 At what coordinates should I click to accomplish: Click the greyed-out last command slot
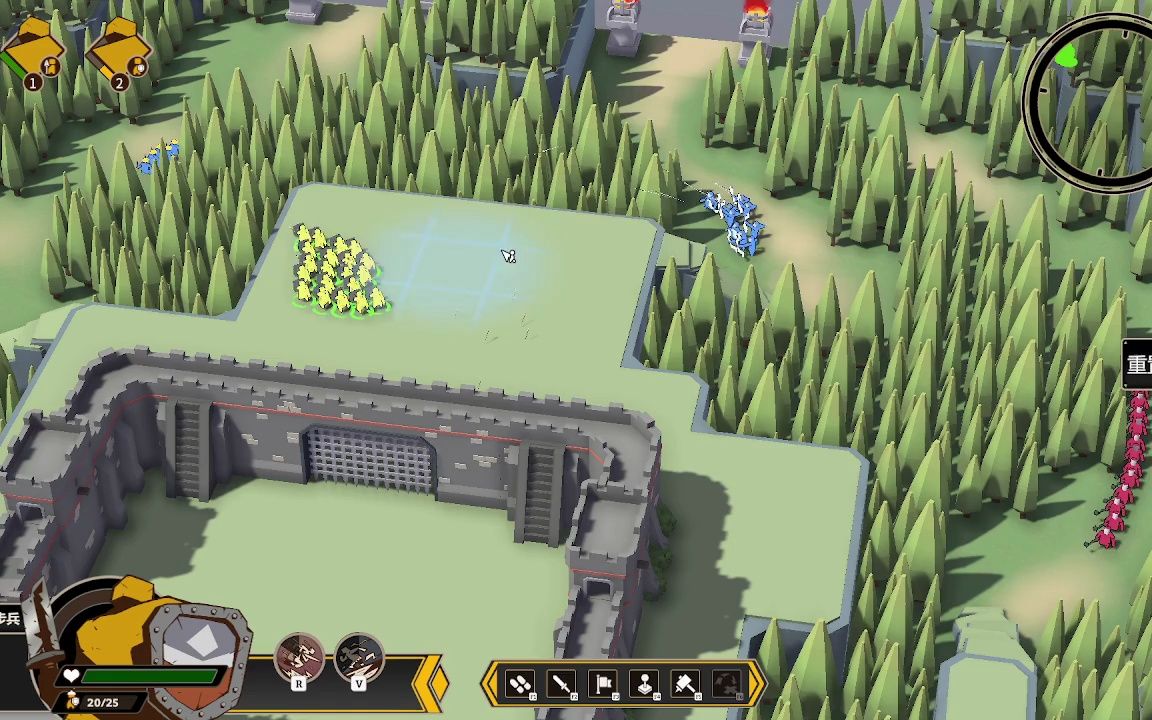(728, 684)
